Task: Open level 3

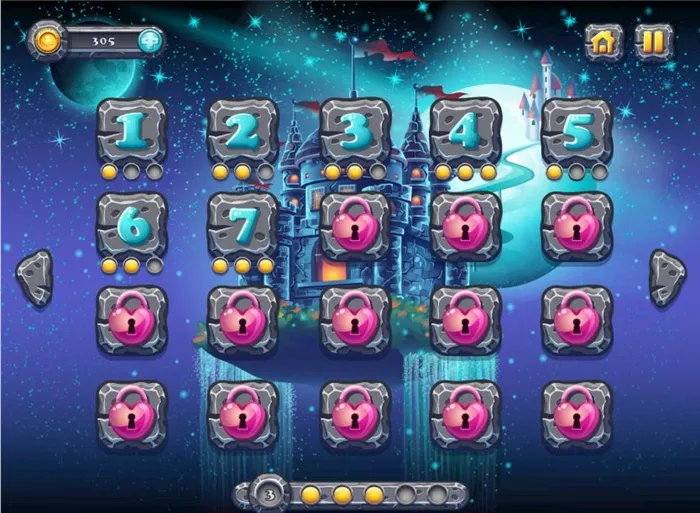Action: 354,131
